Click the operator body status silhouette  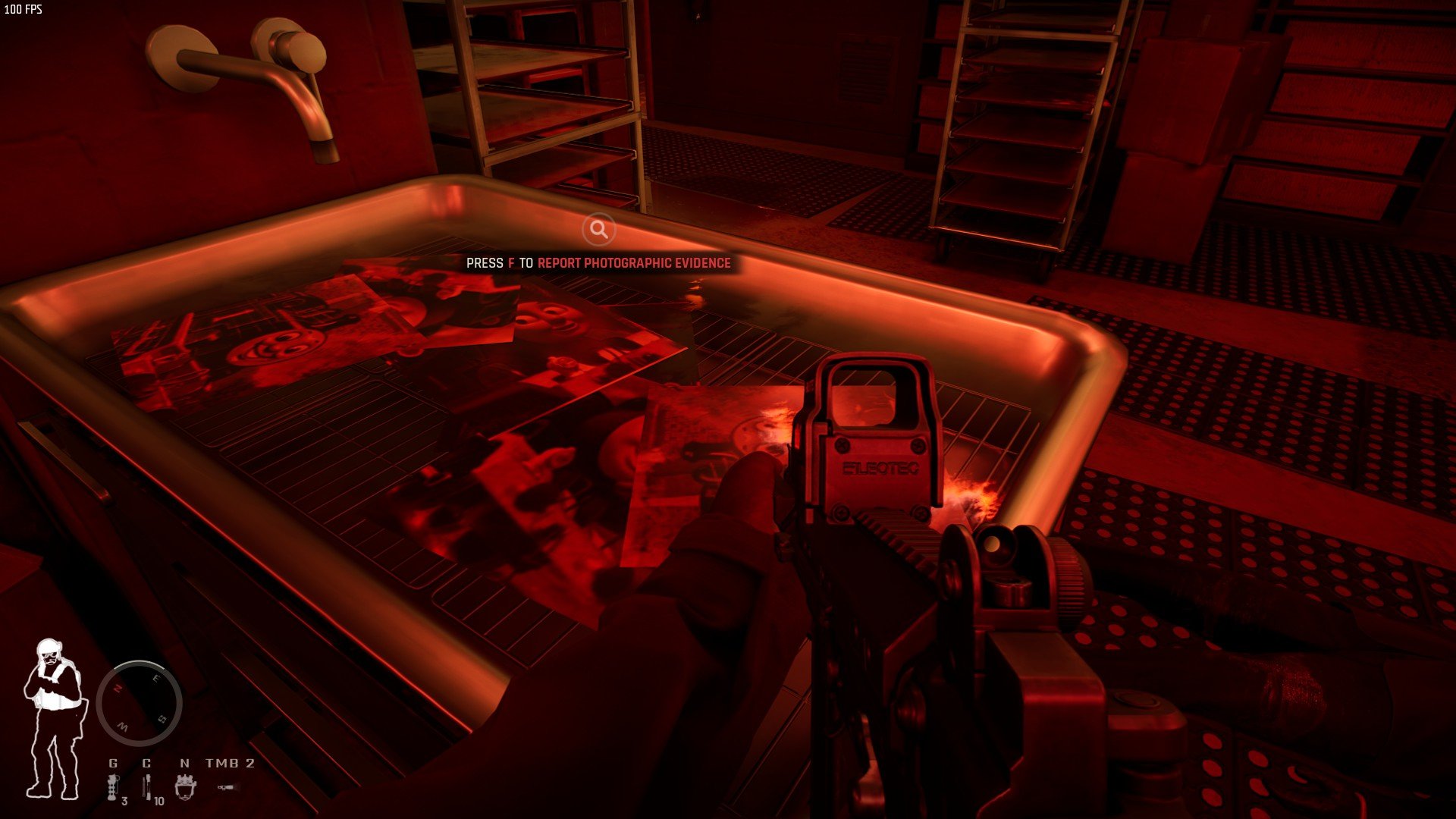(x=52, y=718)
